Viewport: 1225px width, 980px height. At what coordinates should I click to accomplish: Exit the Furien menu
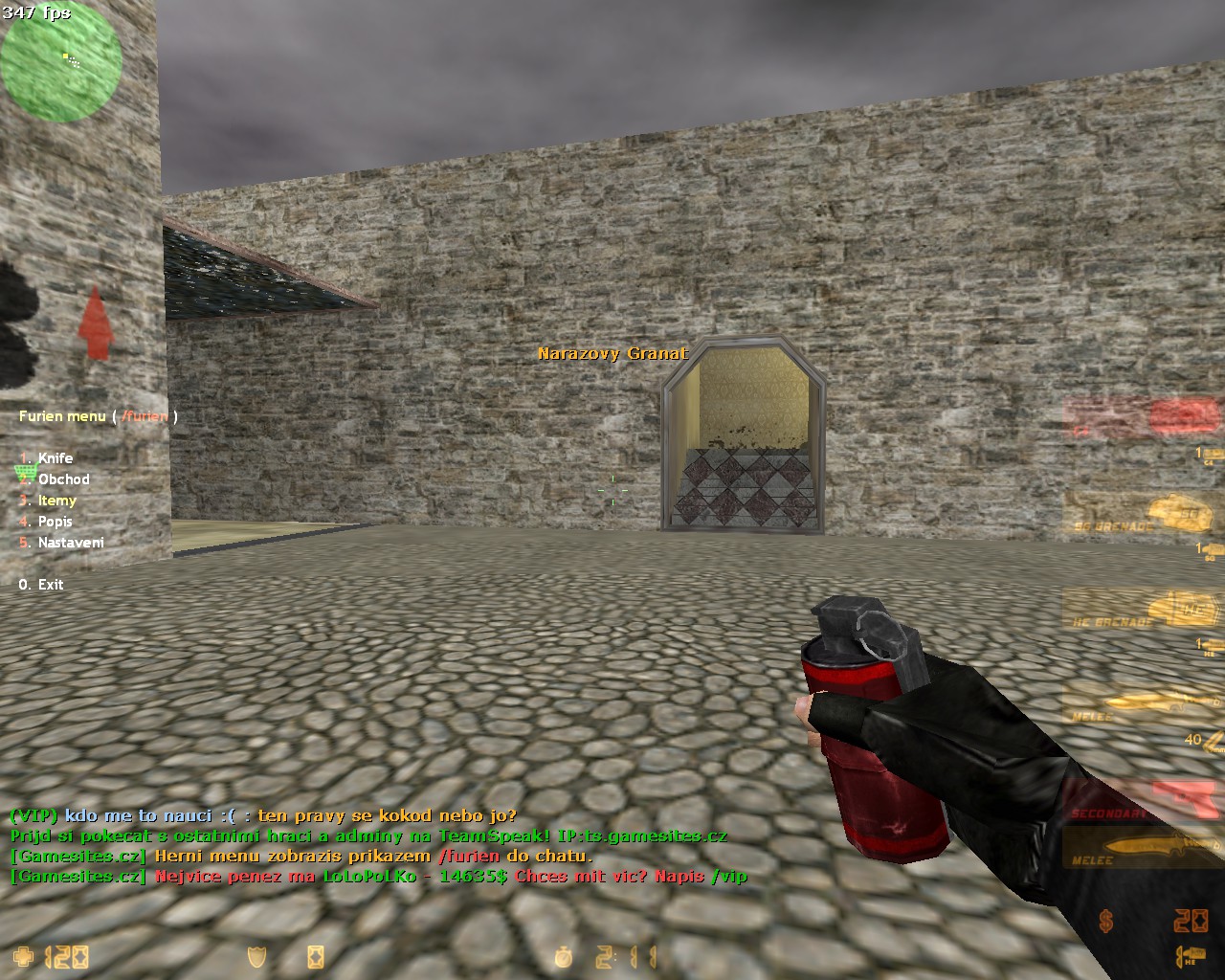click(50, 584)
